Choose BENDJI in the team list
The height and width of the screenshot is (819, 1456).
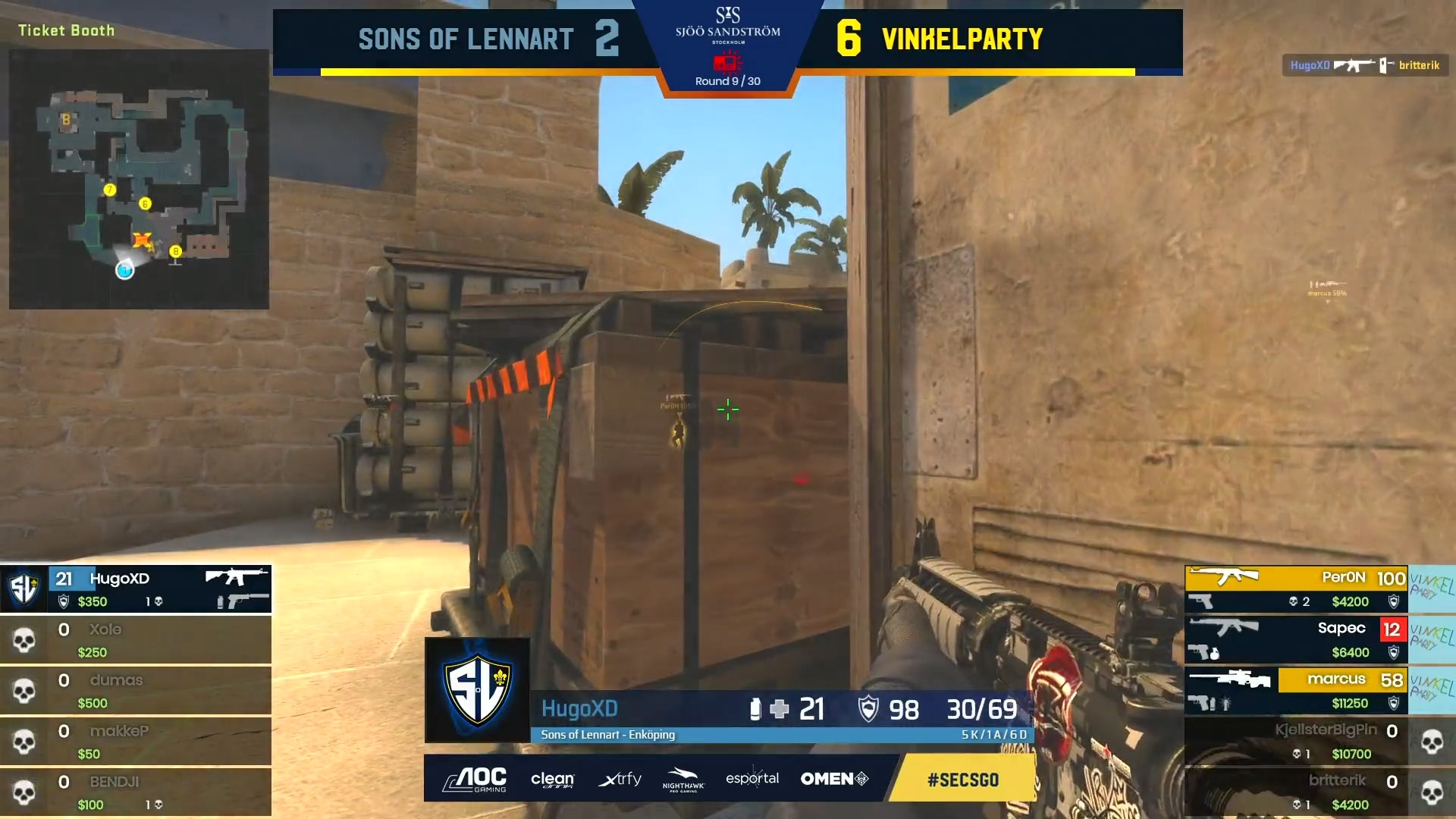tap(136, 792)
